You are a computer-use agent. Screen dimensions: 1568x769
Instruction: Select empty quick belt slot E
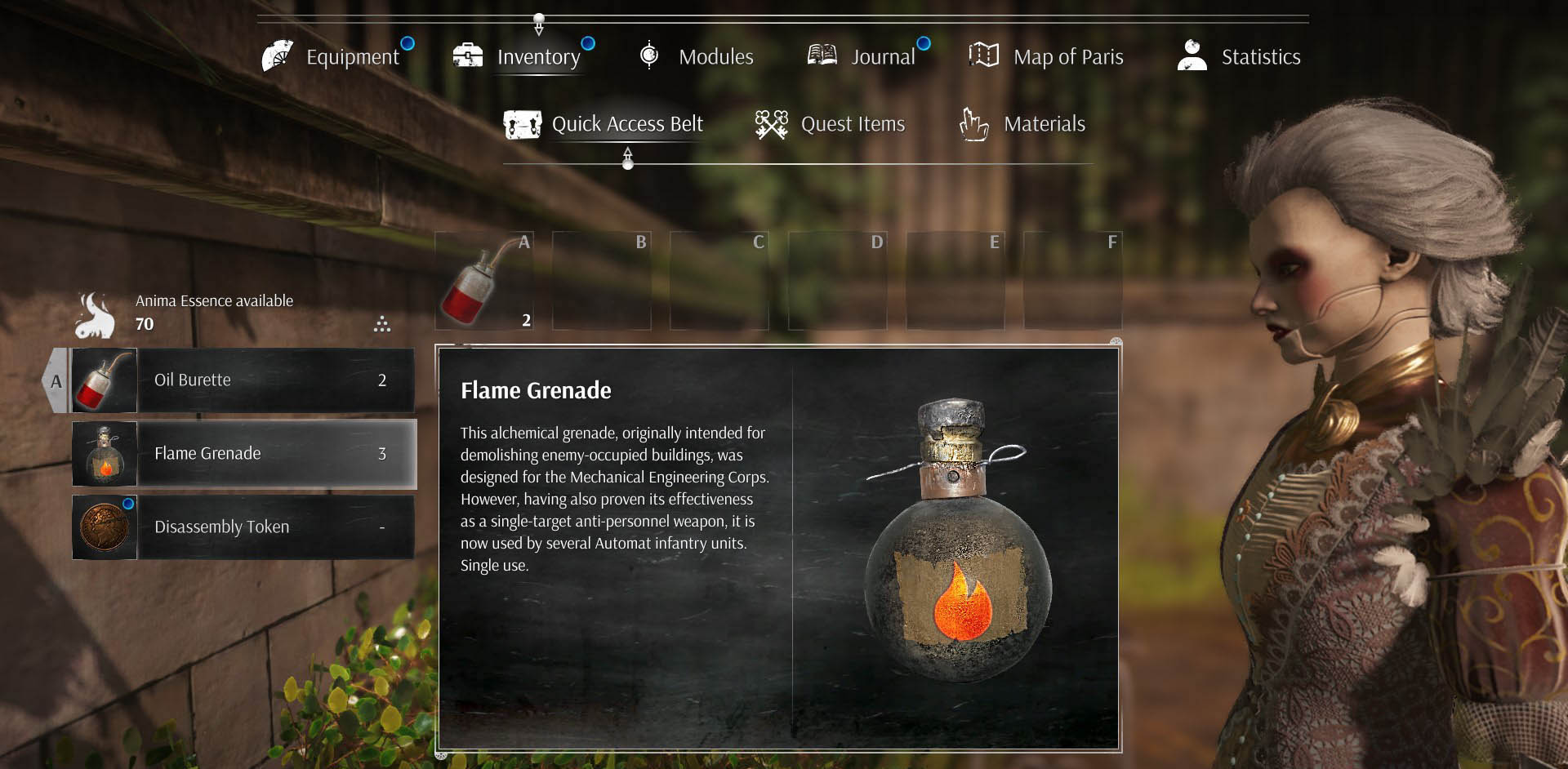[955, 281]
